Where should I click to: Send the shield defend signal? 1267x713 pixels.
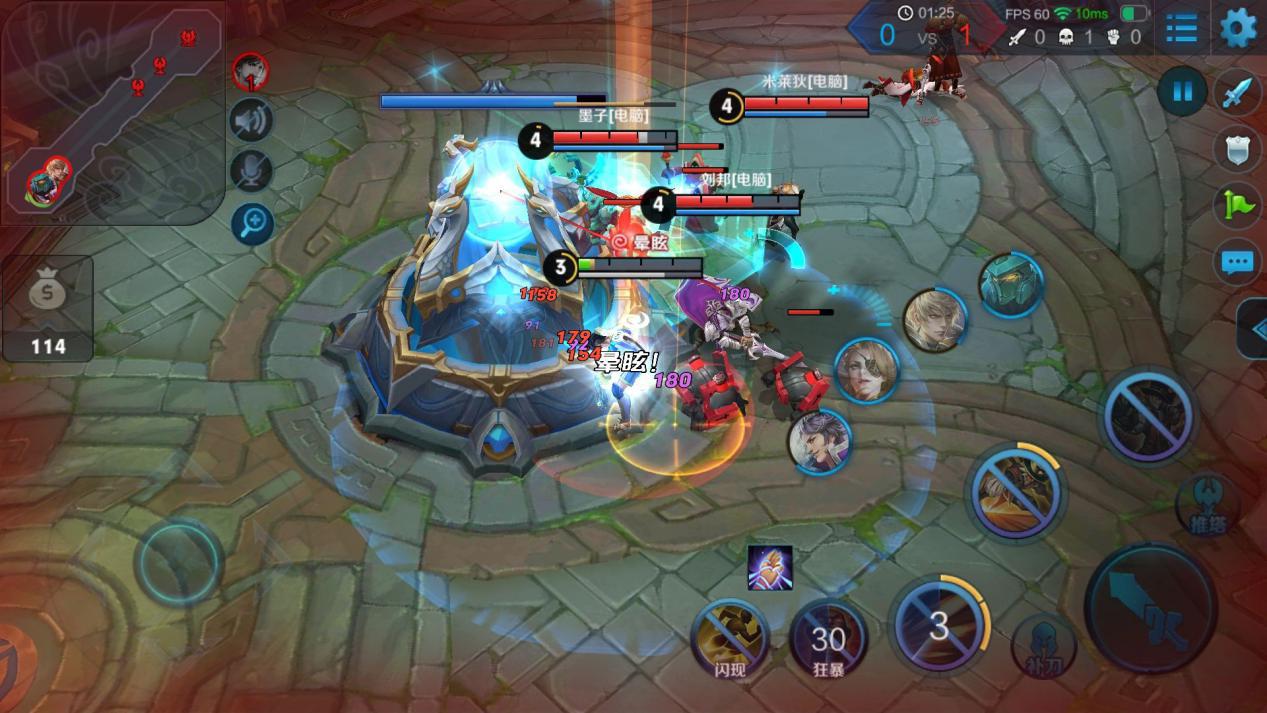coord(1238,149)
